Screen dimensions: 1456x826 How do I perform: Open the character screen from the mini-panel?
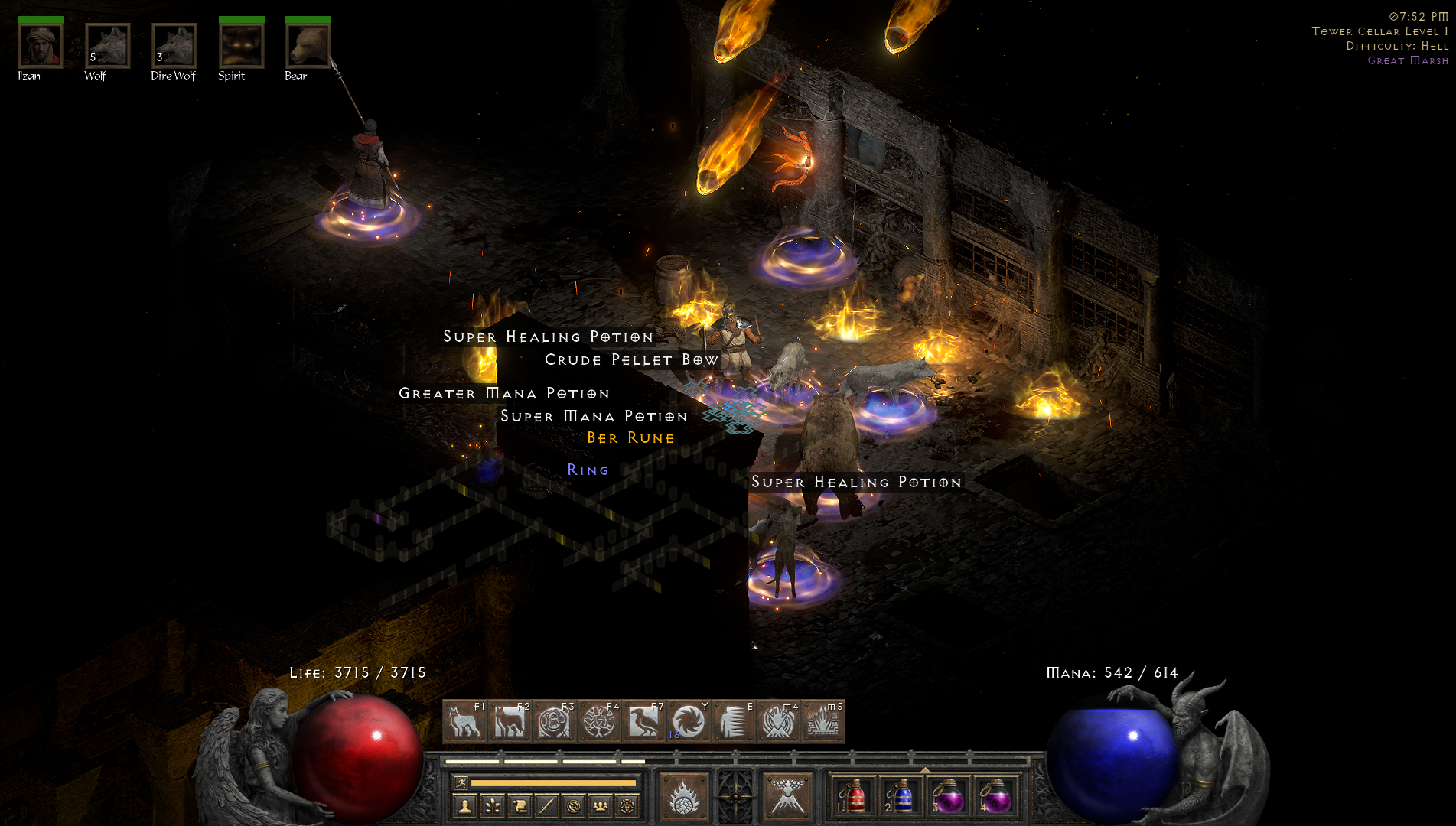tap(465, 805)
